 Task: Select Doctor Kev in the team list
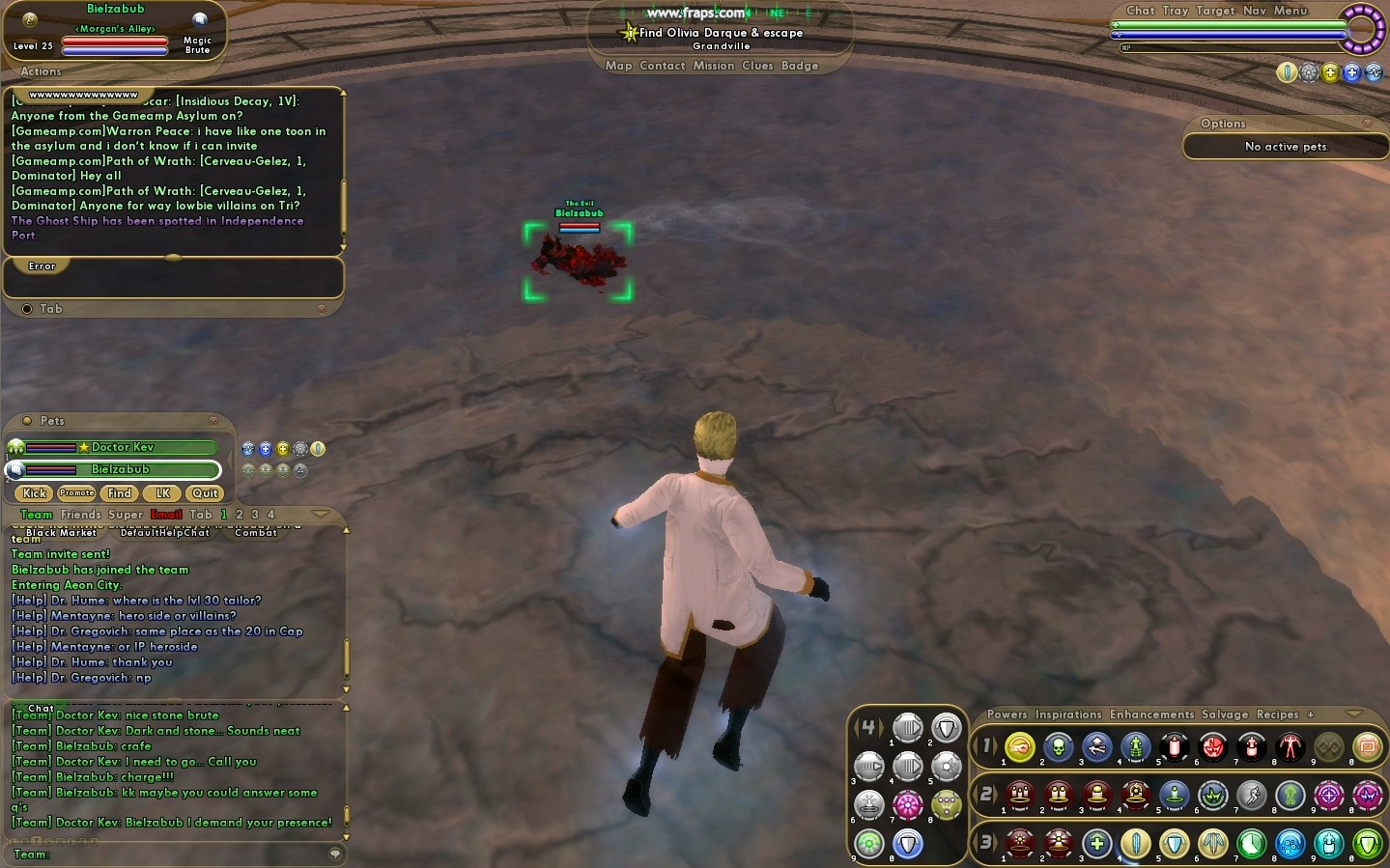pos(123,448)
